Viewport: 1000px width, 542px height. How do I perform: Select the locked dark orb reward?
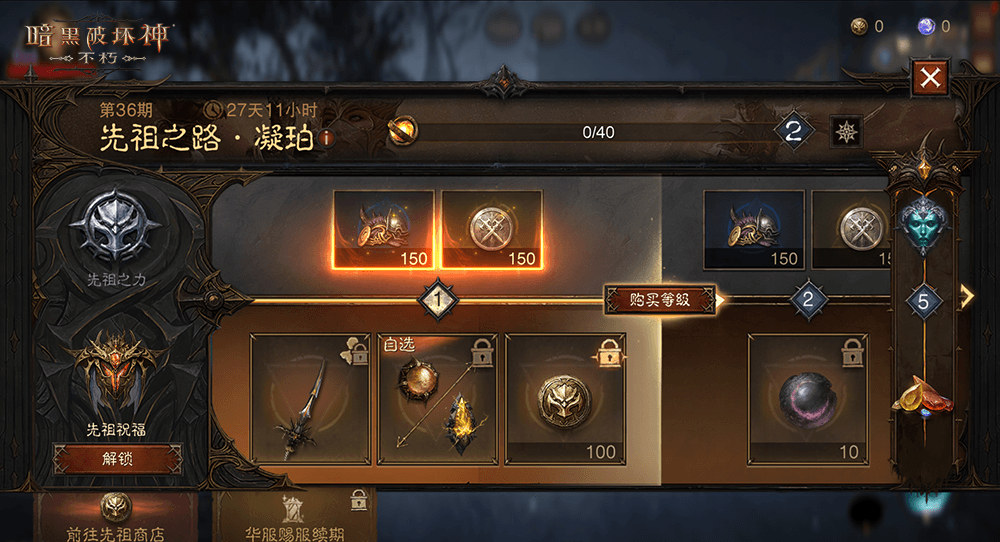click(808, 400)
